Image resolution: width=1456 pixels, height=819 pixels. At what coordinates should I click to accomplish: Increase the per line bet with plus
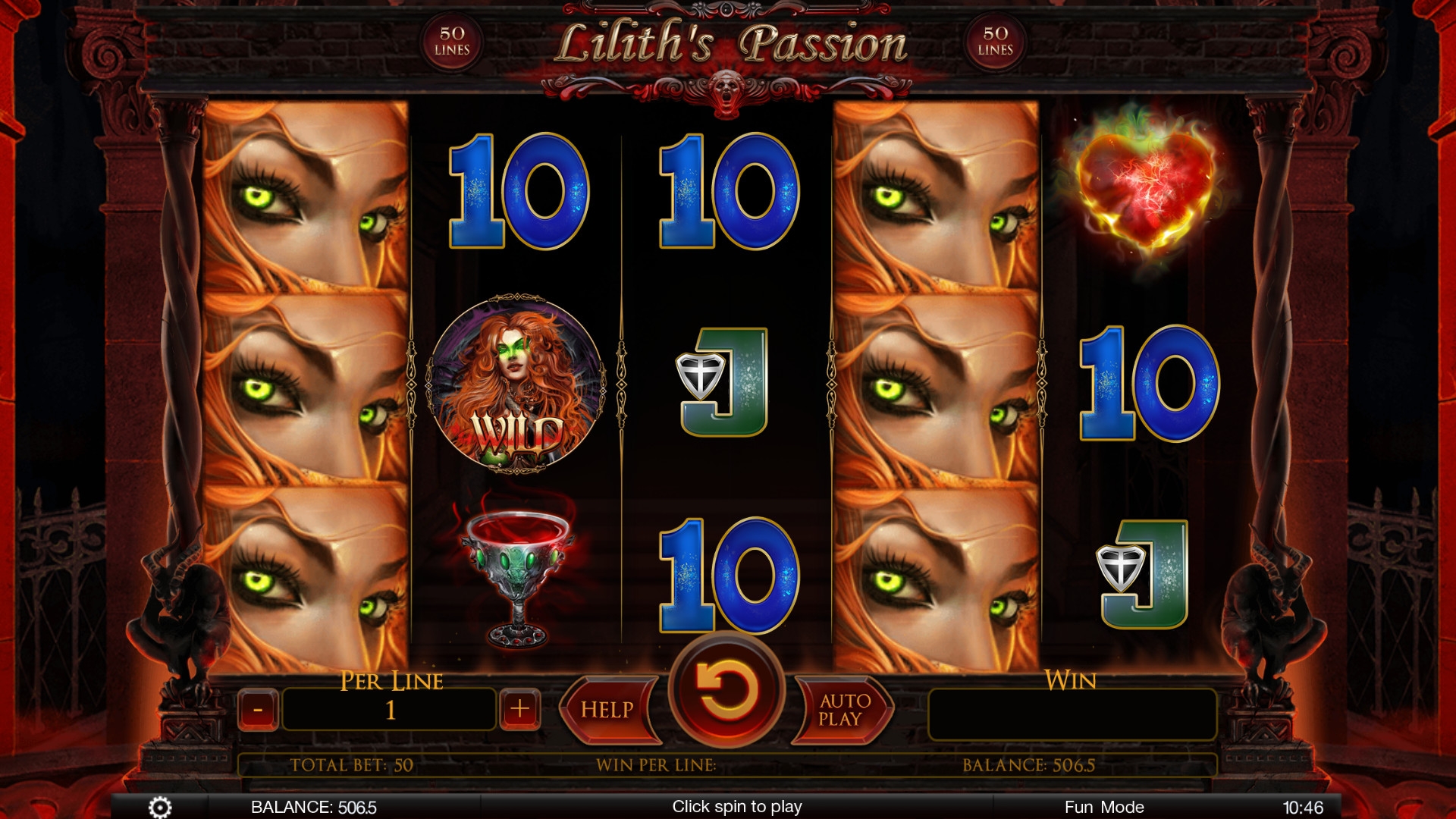point(519,710)
